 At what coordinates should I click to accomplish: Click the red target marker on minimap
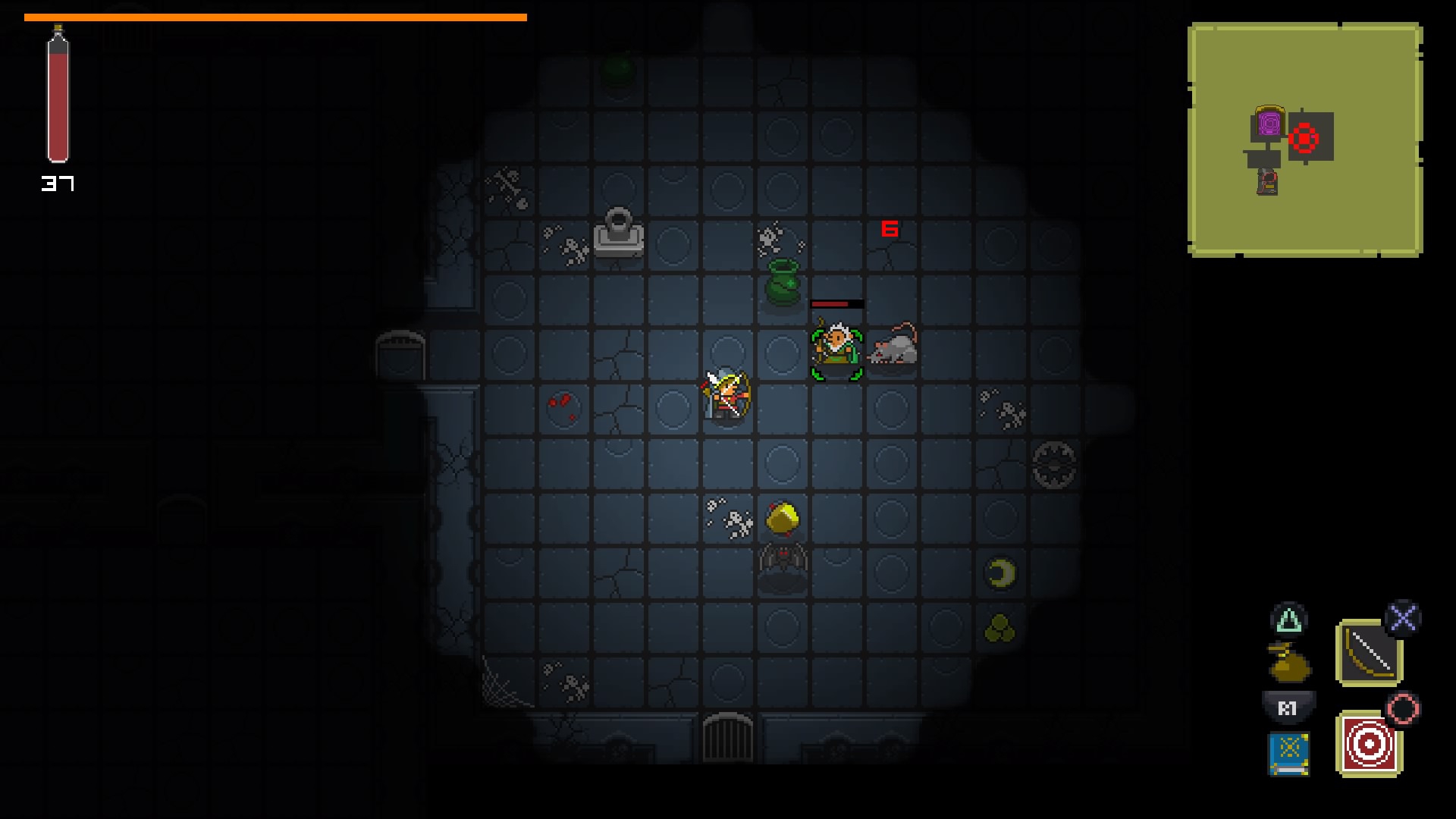pos(1304,139)
